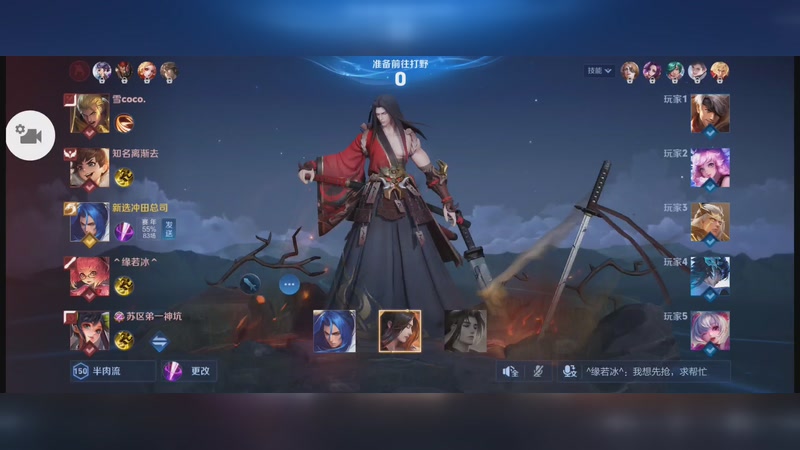View enemy 玩家1's hero portrait
Viewport: 800px width, 450px height.
tap(710, 114)
